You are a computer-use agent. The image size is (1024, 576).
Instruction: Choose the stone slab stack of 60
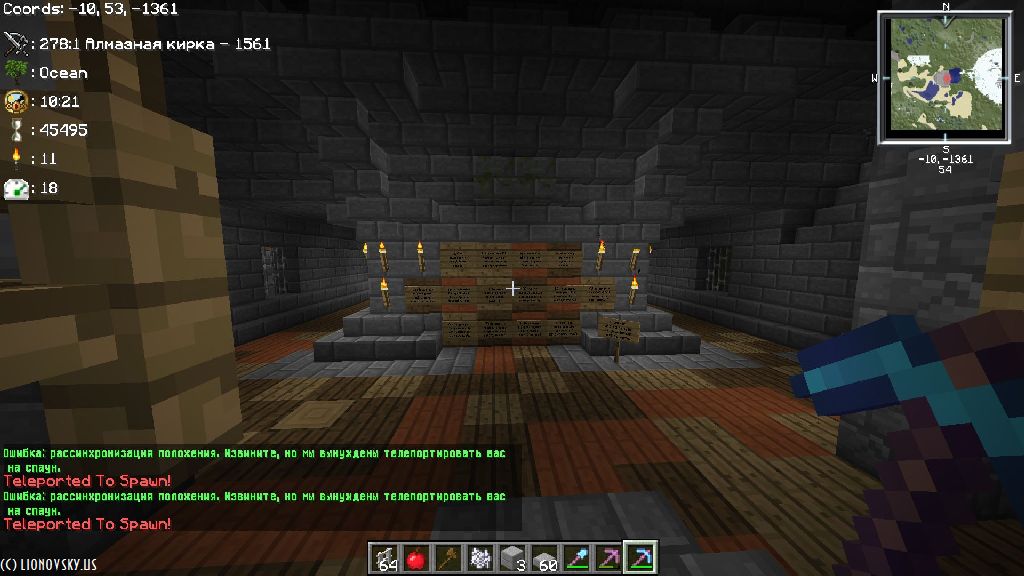tap(543, 558)
